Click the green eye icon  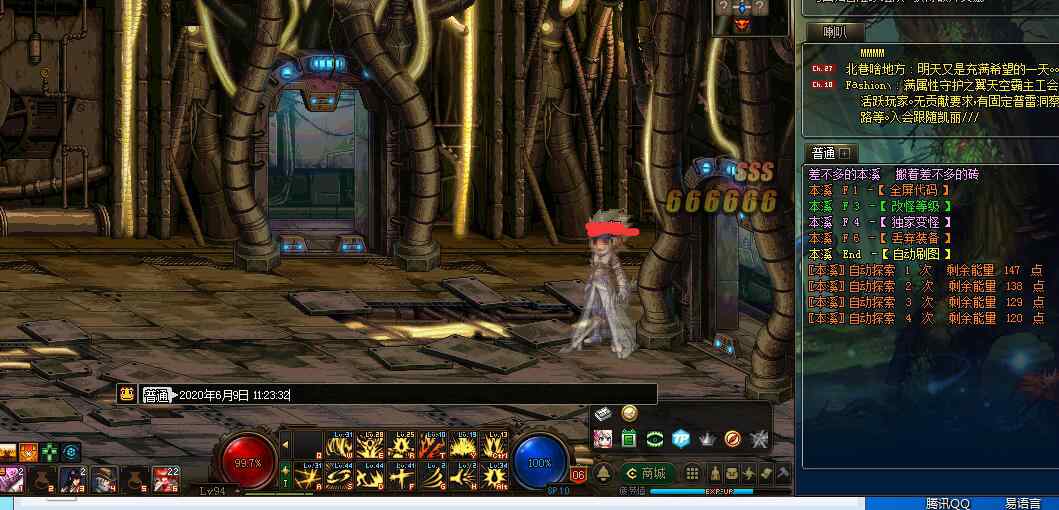tap(655, 438)
